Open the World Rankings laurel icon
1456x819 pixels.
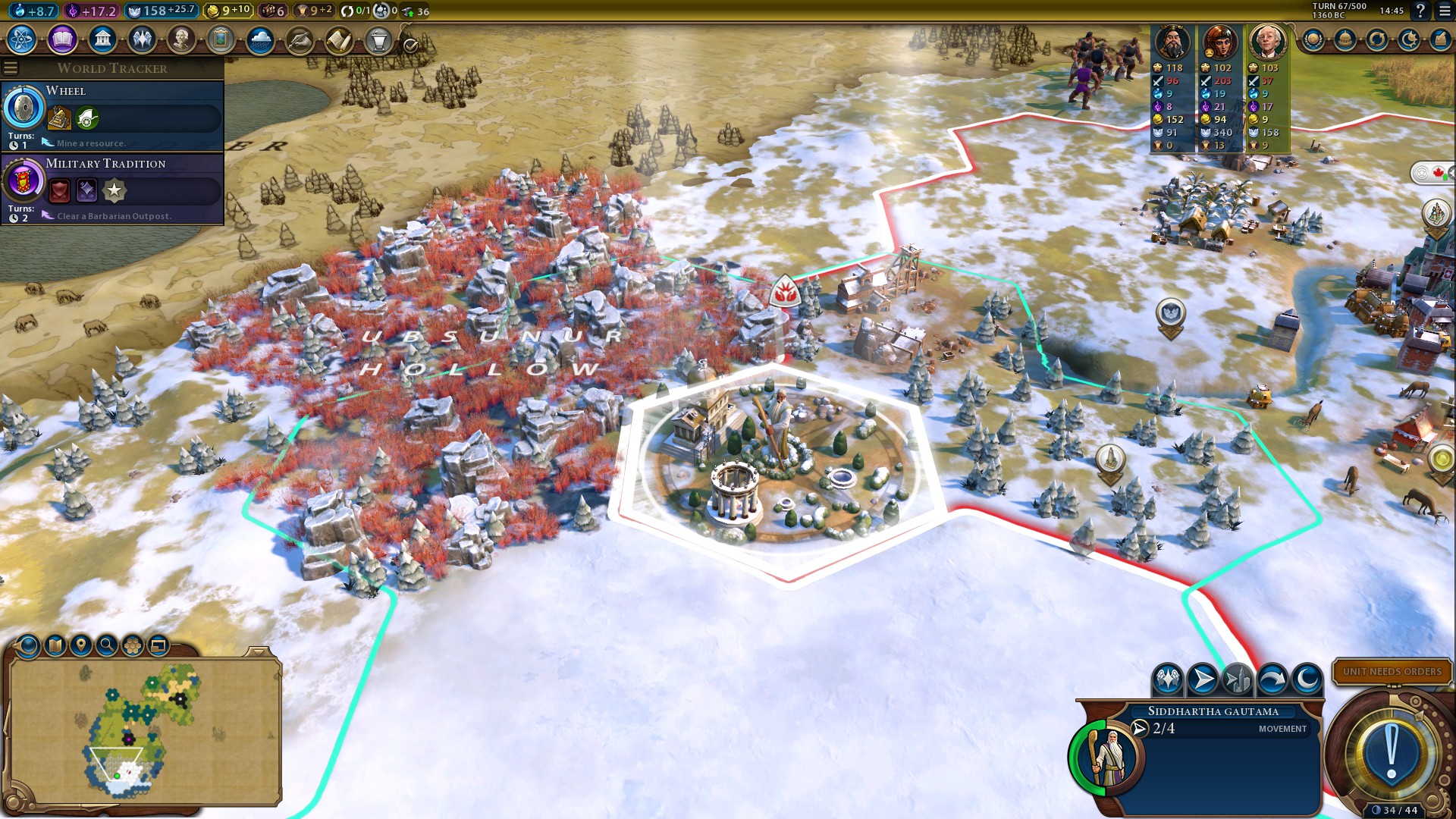coord(1313,39)
